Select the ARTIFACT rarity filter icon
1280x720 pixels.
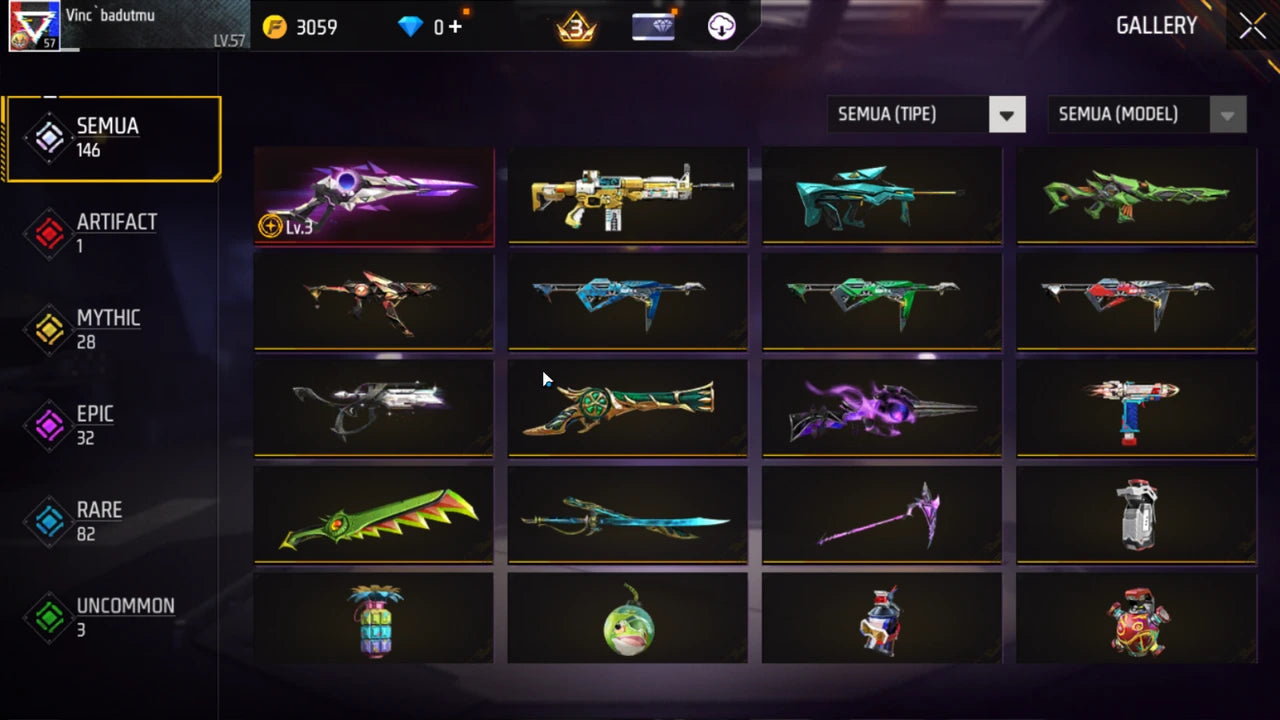coord(48,232)
